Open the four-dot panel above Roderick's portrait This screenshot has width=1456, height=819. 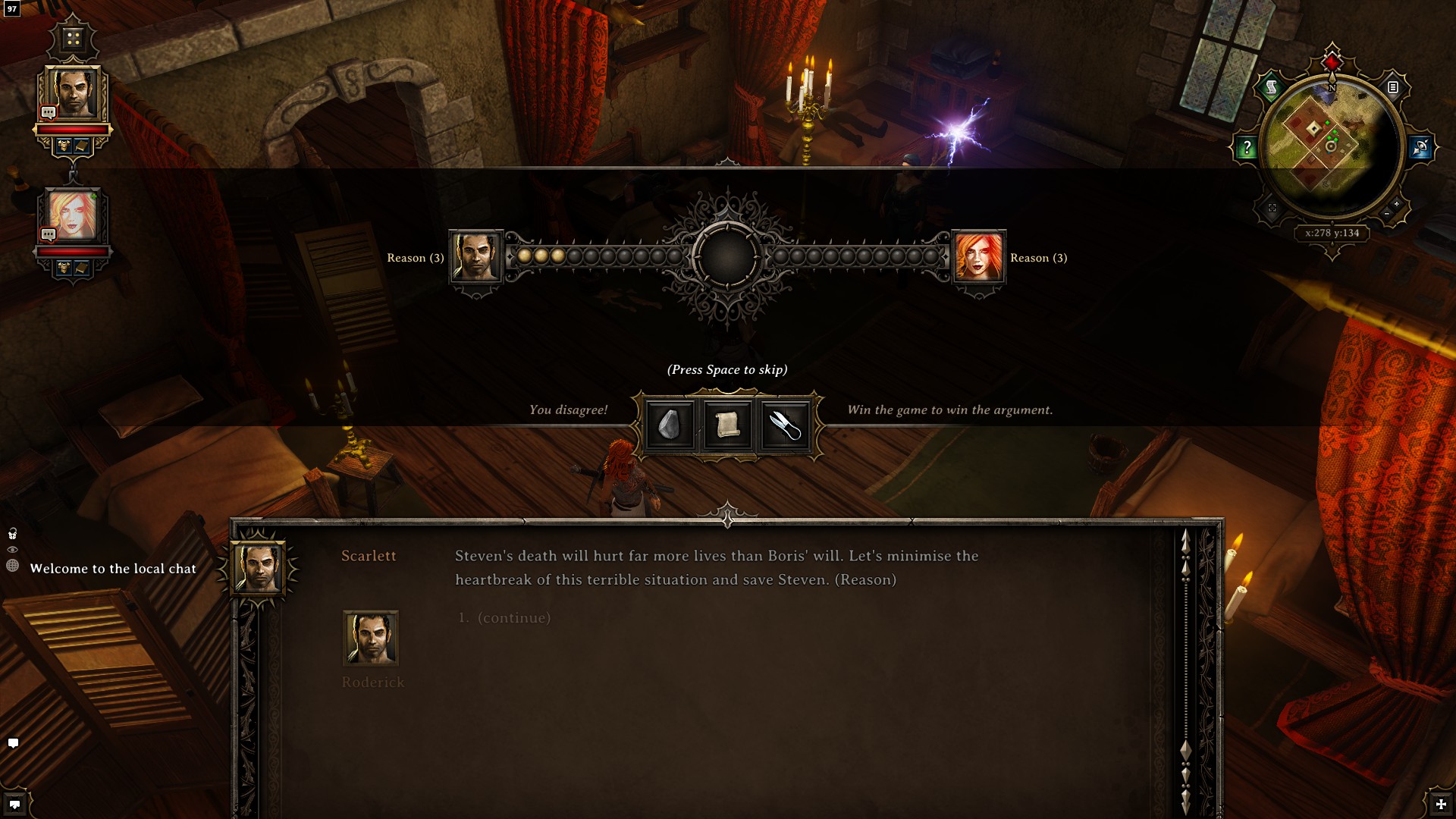click(x=72, y=36)
